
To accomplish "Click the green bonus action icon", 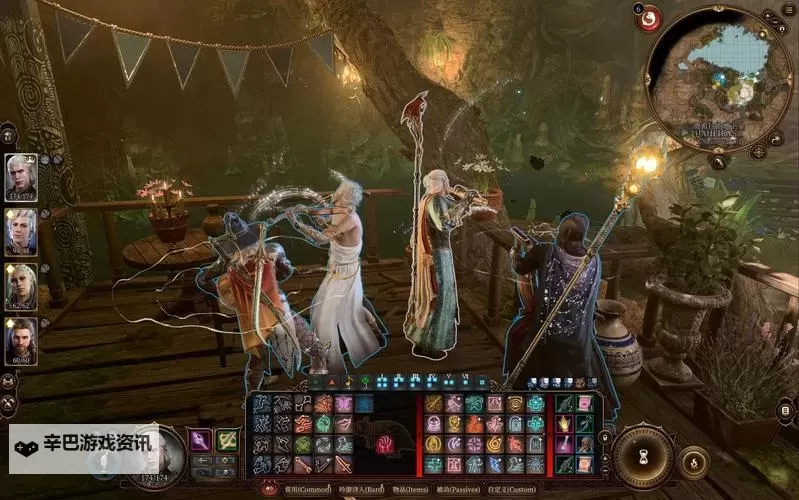I will 228,440.
